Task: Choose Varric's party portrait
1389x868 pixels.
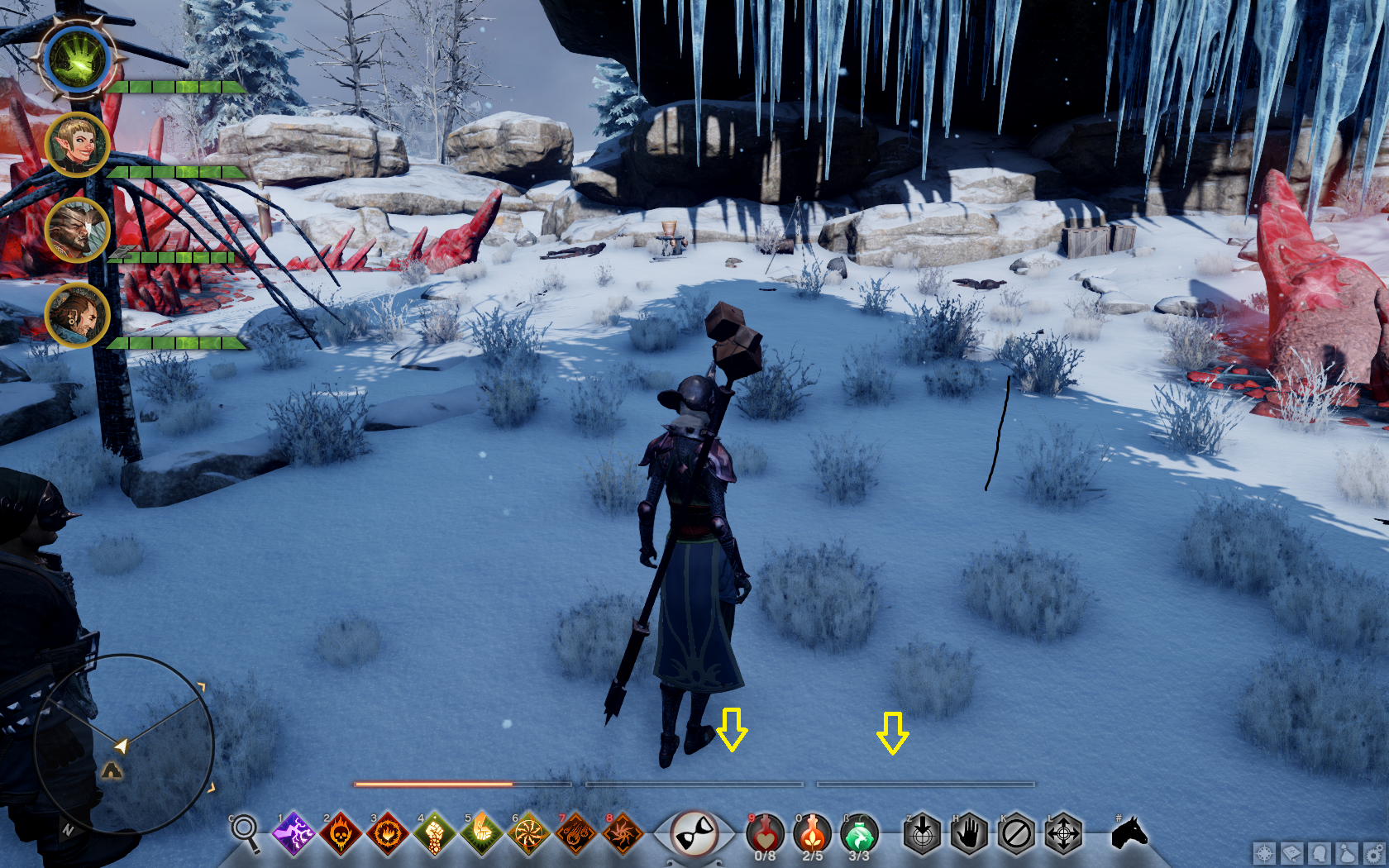Action: click(77, 315)
